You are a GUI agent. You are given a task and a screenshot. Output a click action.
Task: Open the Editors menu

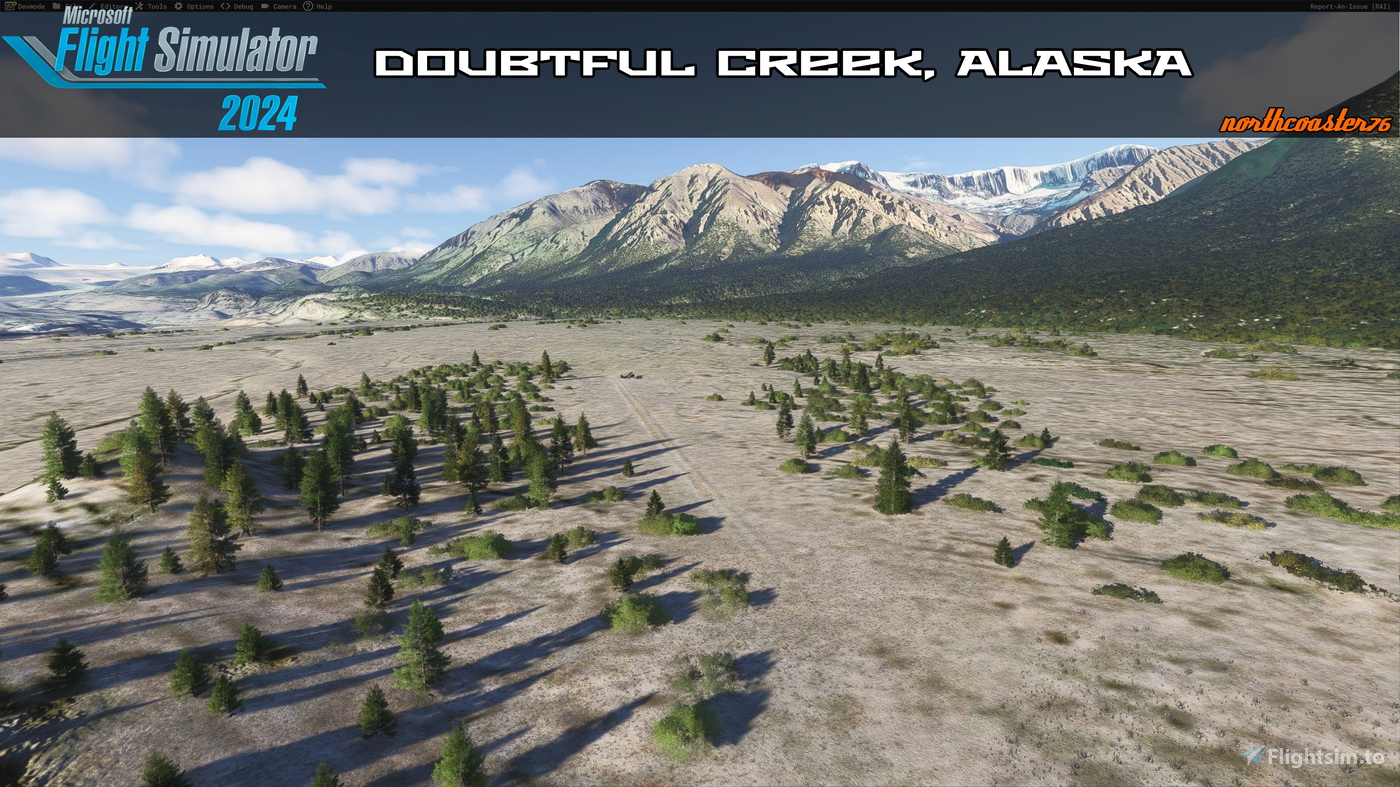coord(112,5)
